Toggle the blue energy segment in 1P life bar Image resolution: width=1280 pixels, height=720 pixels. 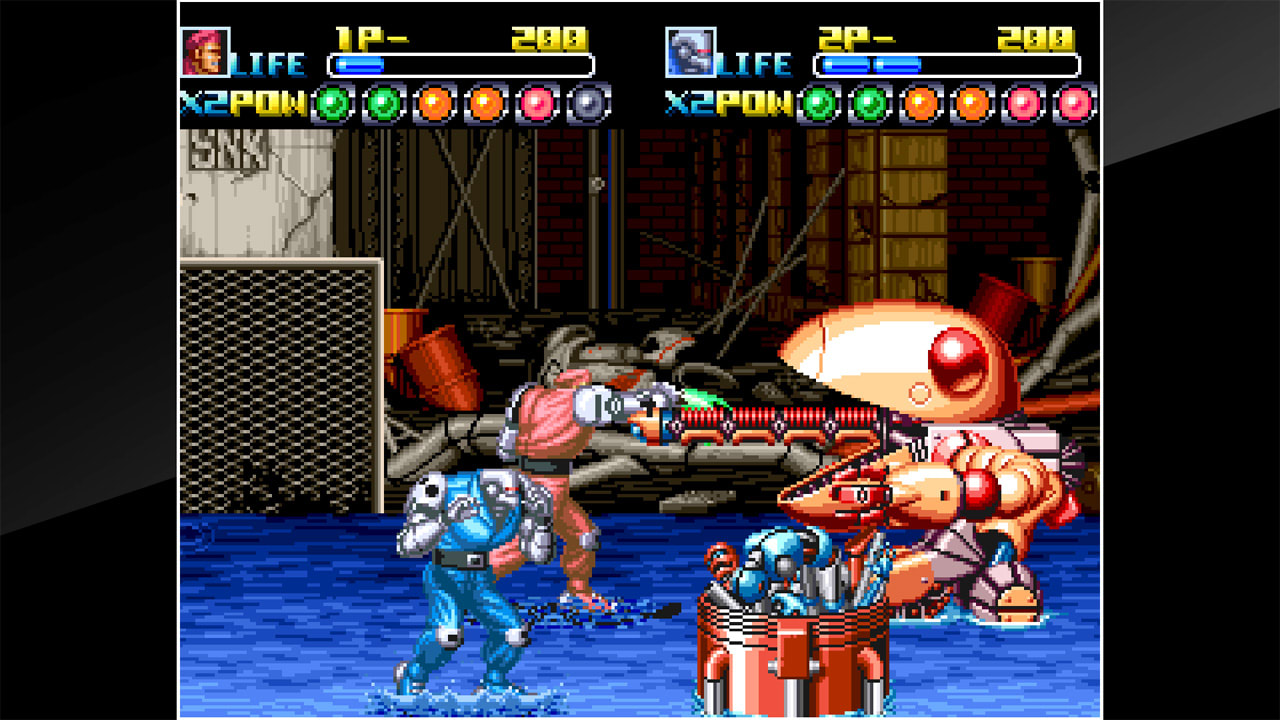pyautogui.click(x=360, y=64)
